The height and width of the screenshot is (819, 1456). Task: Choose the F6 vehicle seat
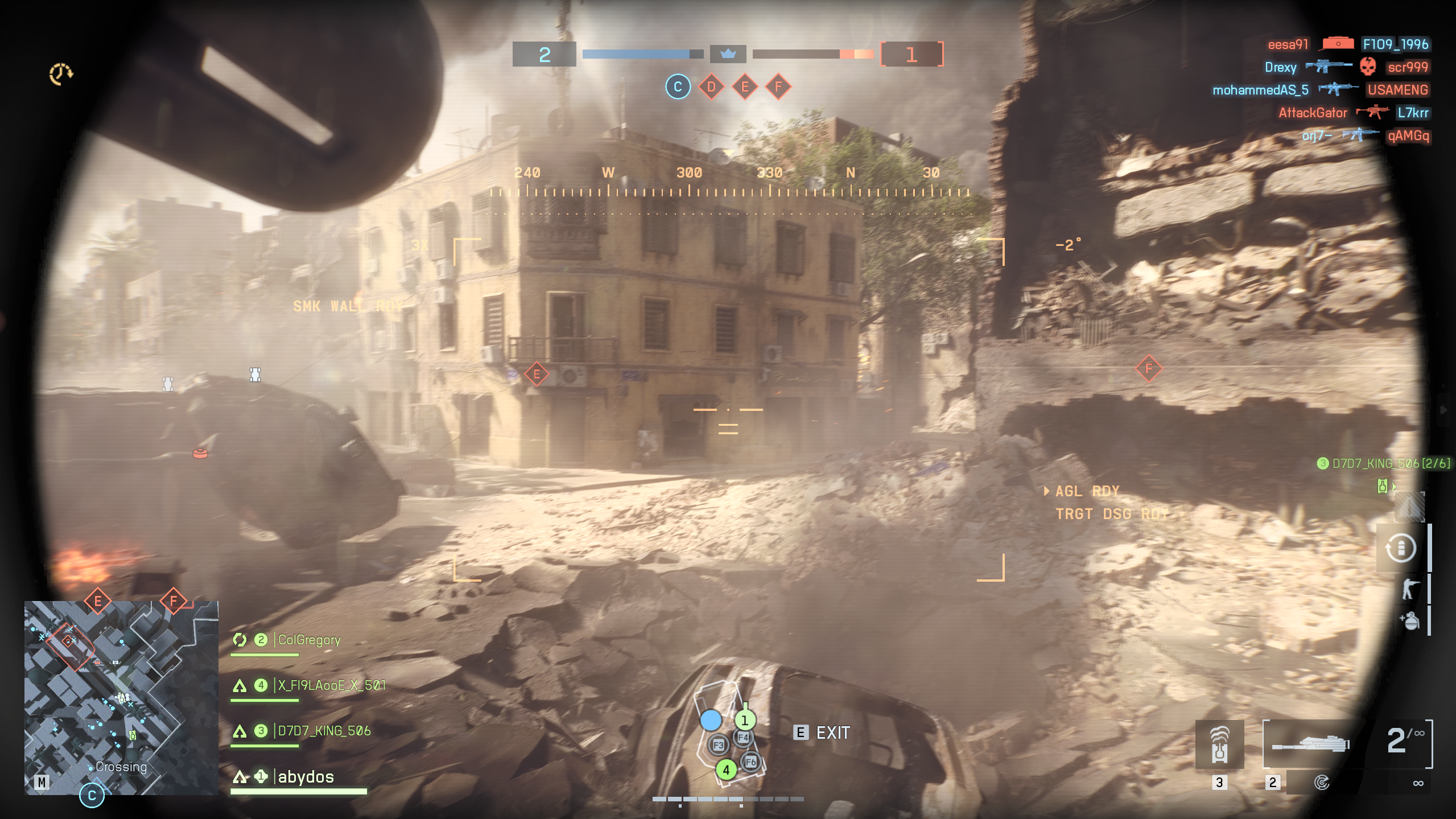point(750,762)
